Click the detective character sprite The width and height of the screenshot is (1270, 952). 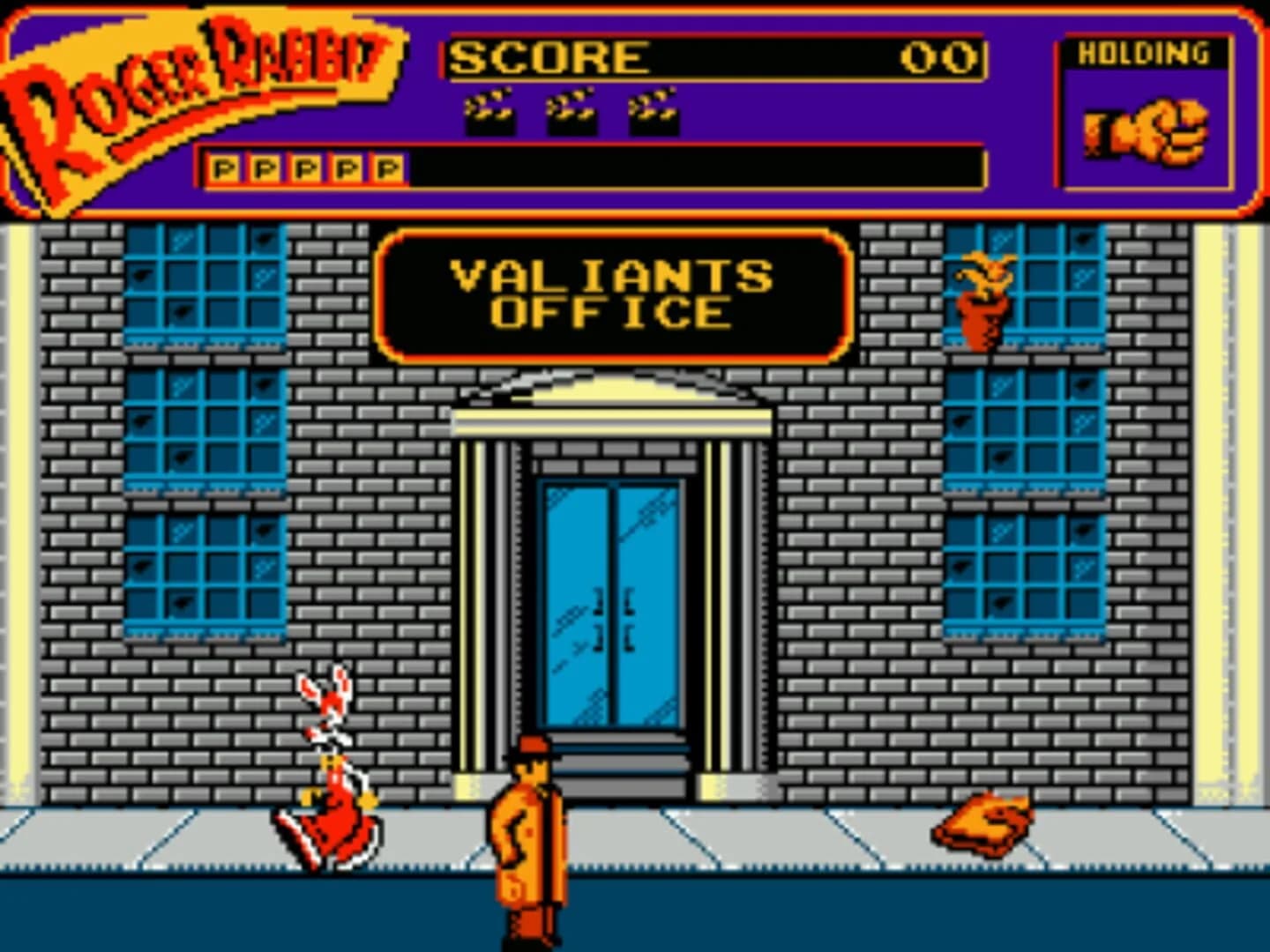[529, 837]
